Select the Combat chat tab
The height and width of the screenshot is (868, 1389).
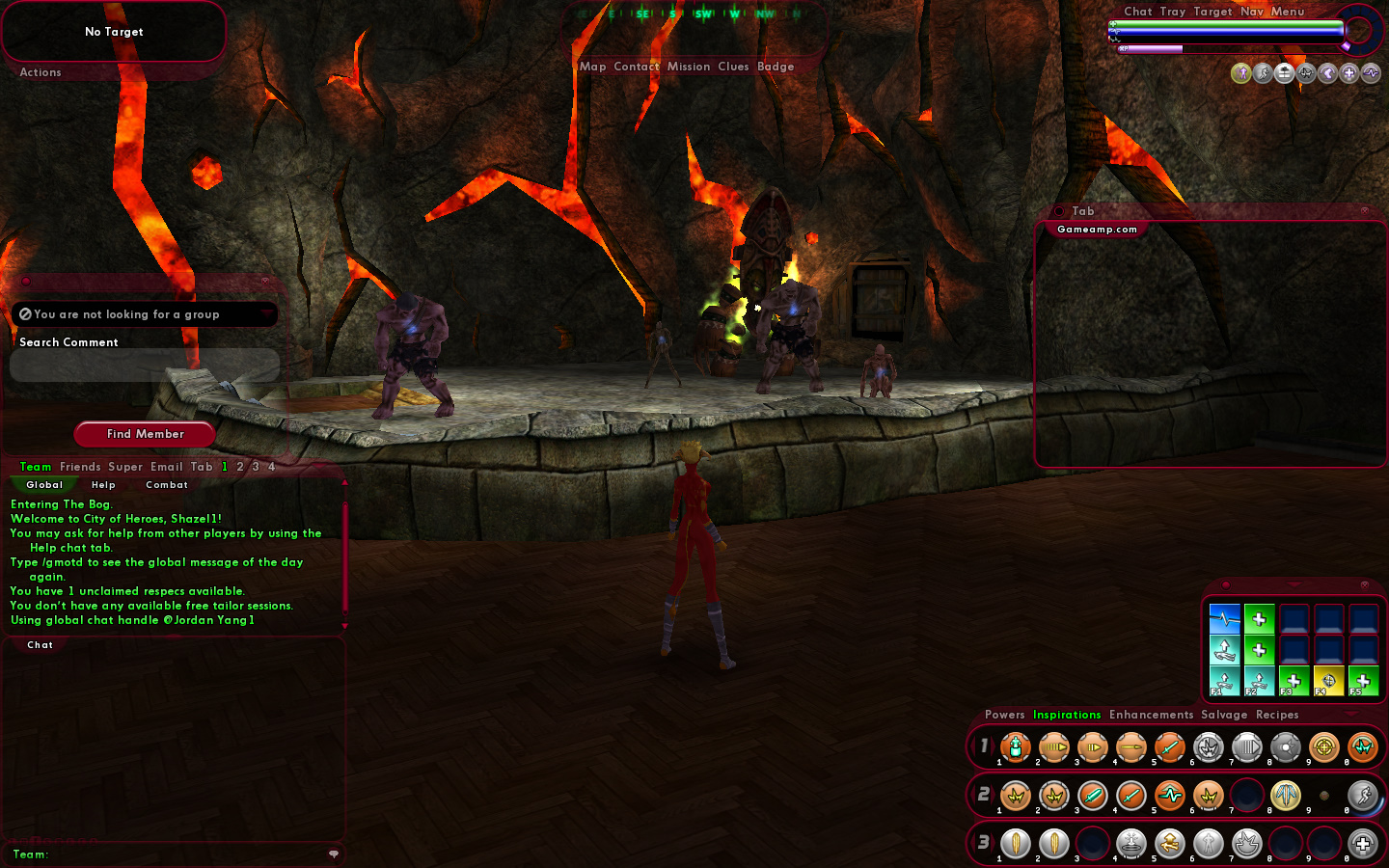(x=167, y=485)
